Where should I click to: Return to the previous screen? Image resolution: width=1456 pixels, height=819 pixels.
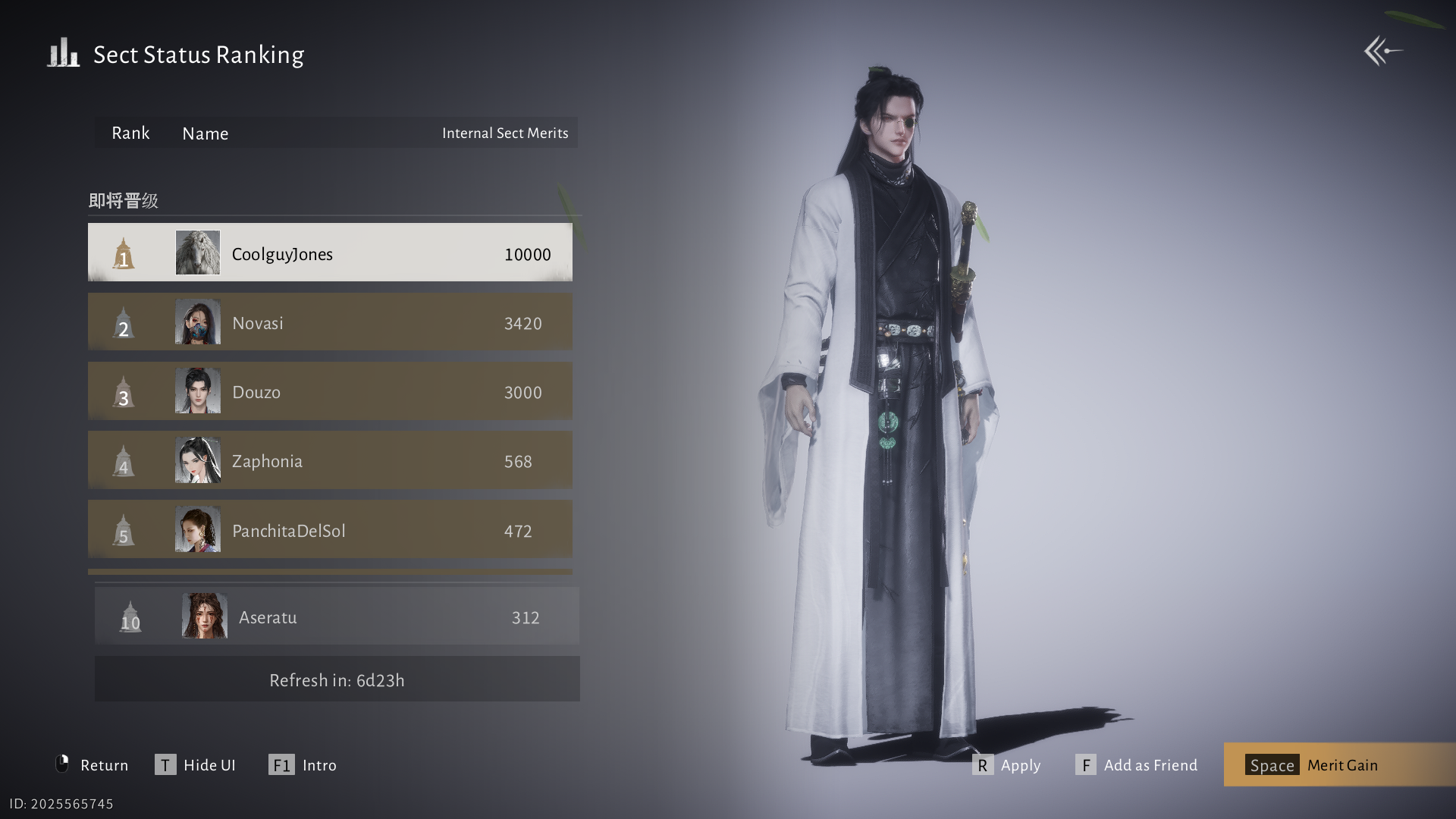pos(93,764)
